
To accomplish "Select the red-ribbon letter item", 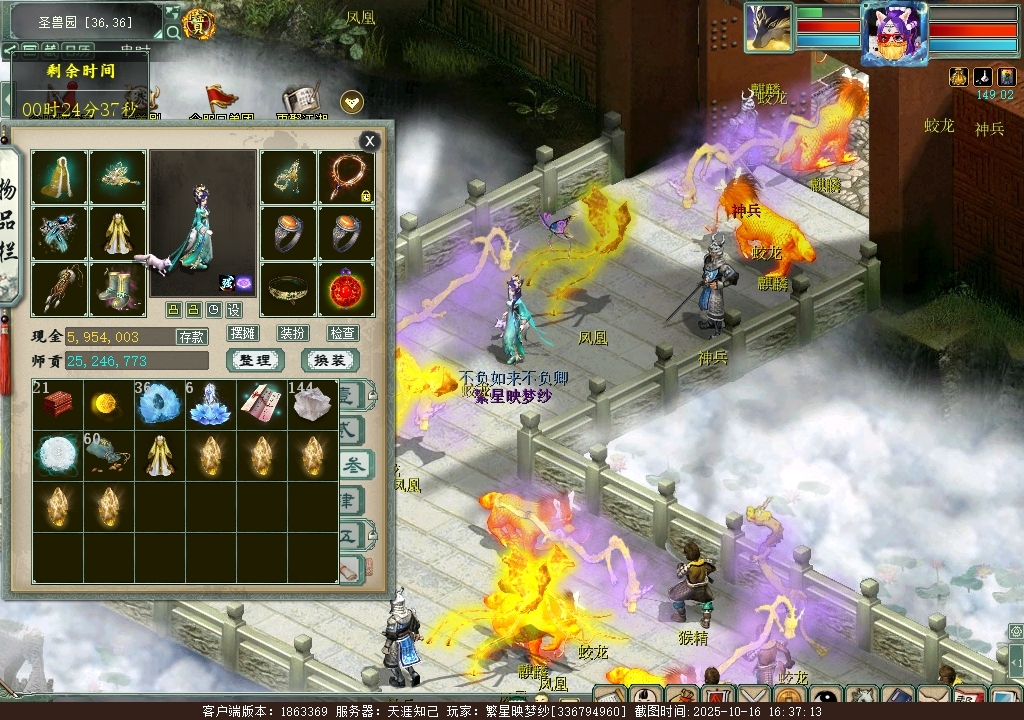I will click(262, 405).
